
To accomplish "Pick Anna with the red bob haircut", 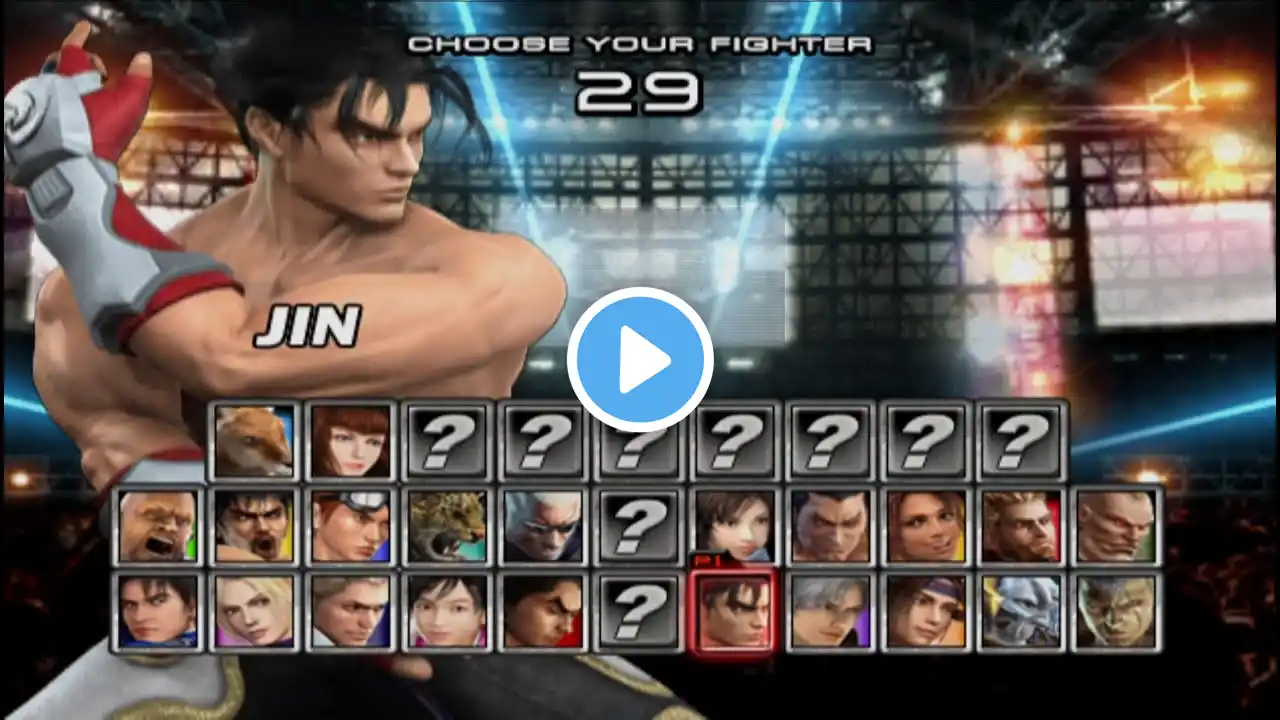I will 349,440.
